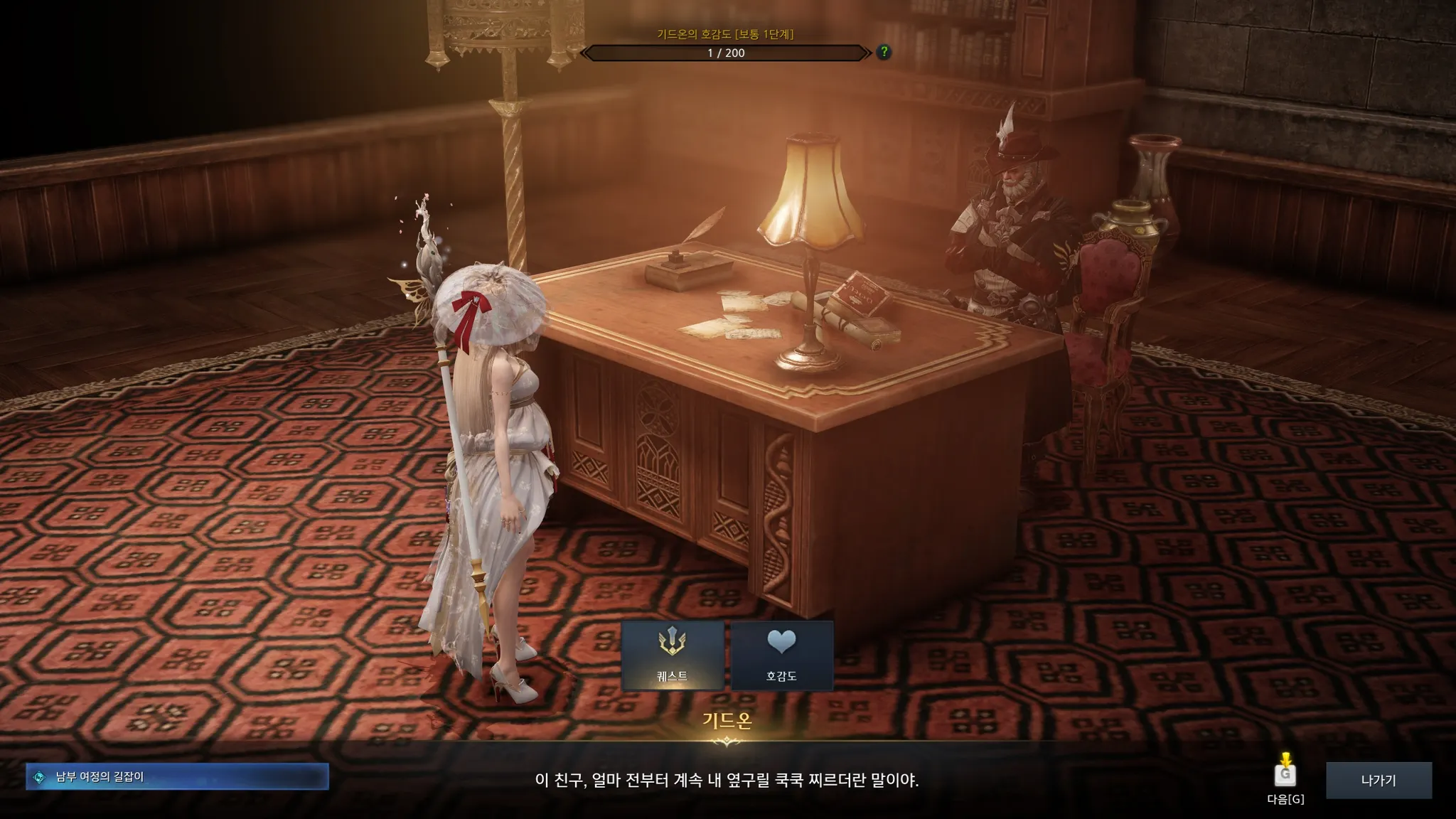Select the 남부 여정의 길잡이 quest tracker
This screenshot has width=1456, height=819.
coord(177,777)
